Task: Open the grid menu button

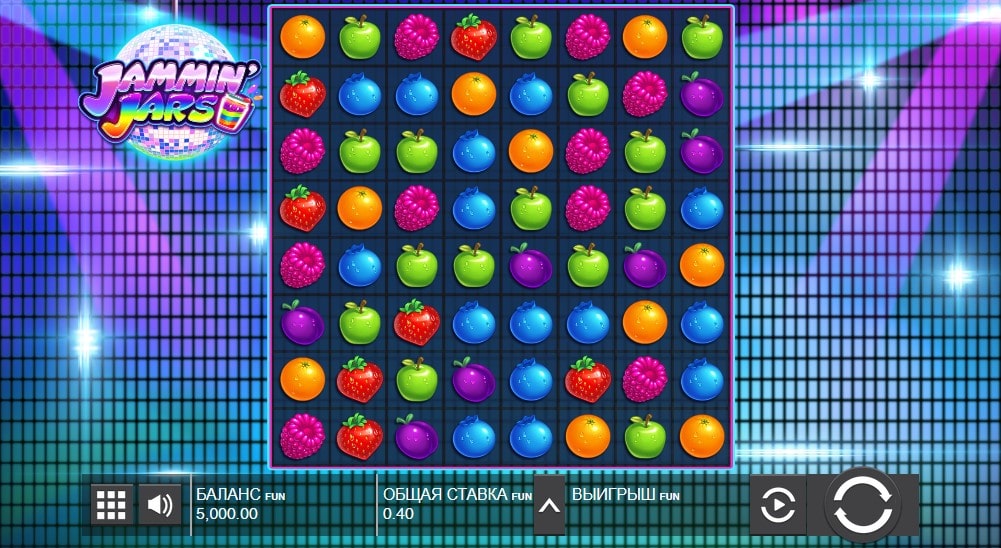Action: pos(112,504)
